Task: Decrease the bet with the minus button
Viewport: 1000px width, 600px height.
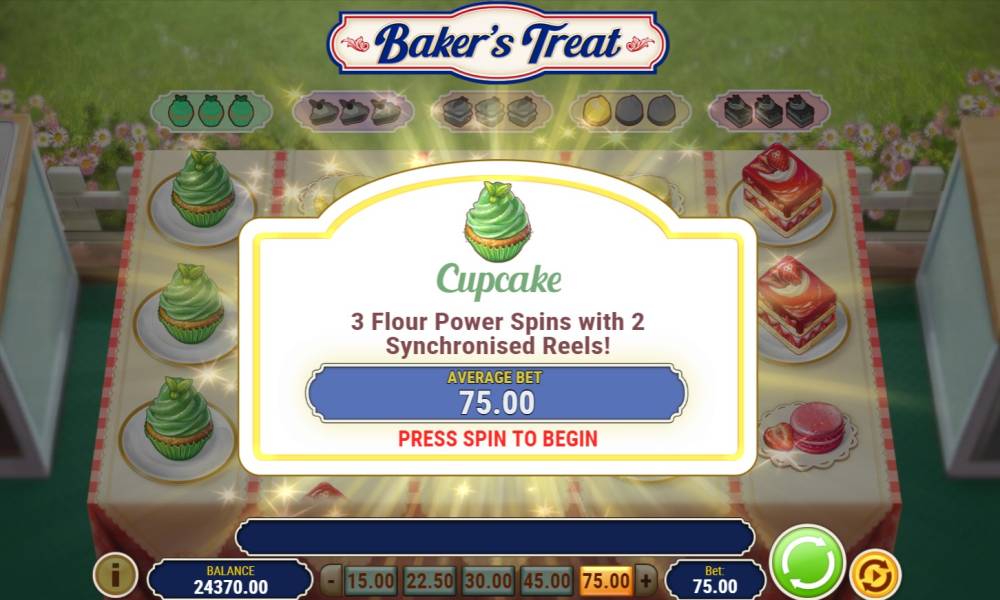Action: coord(331,580)
